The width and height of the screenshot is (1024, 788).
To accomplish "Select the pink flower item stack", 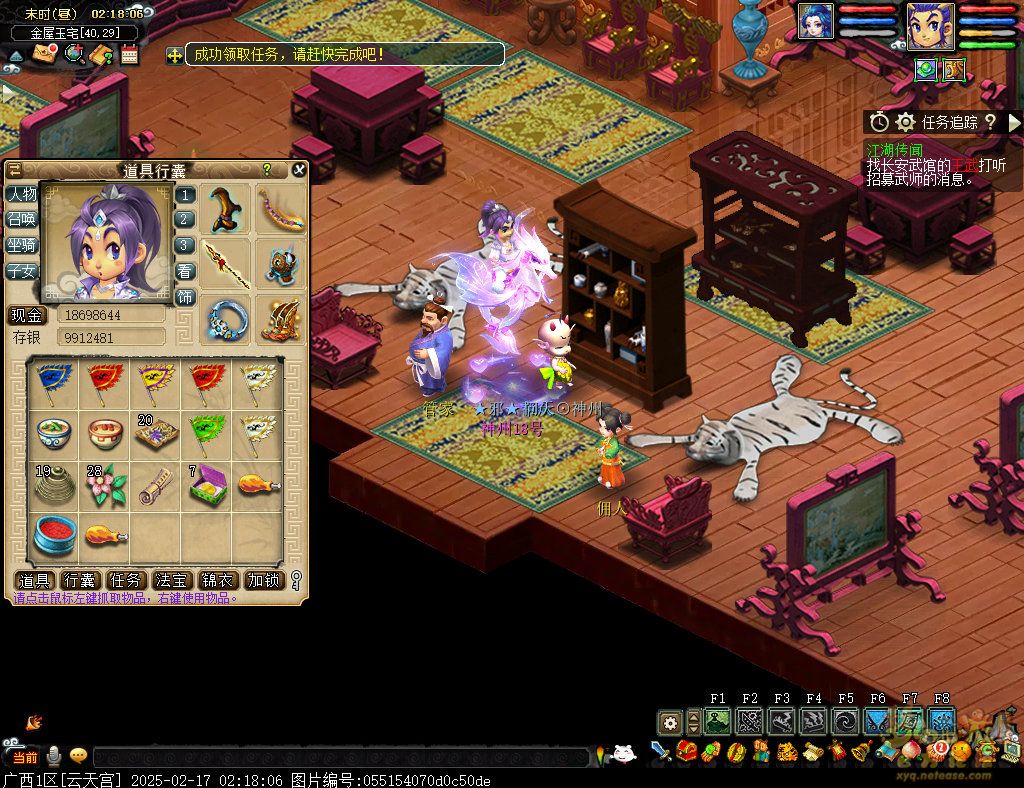I will pyautogui.click(x=105, y=484).
